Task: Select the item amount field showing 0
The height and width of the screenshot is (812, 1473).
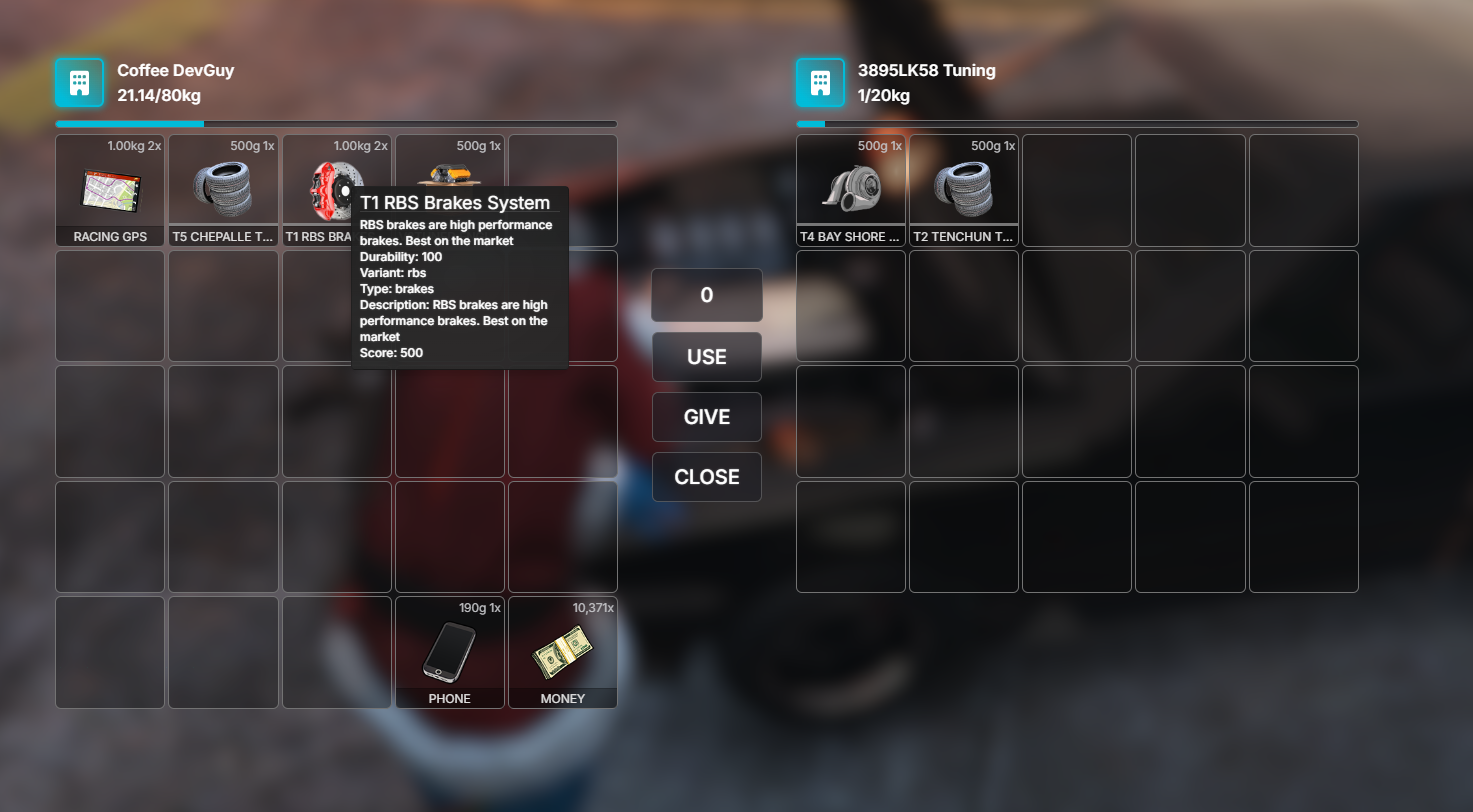Action: pyautogui.click(x=707, y=295)
